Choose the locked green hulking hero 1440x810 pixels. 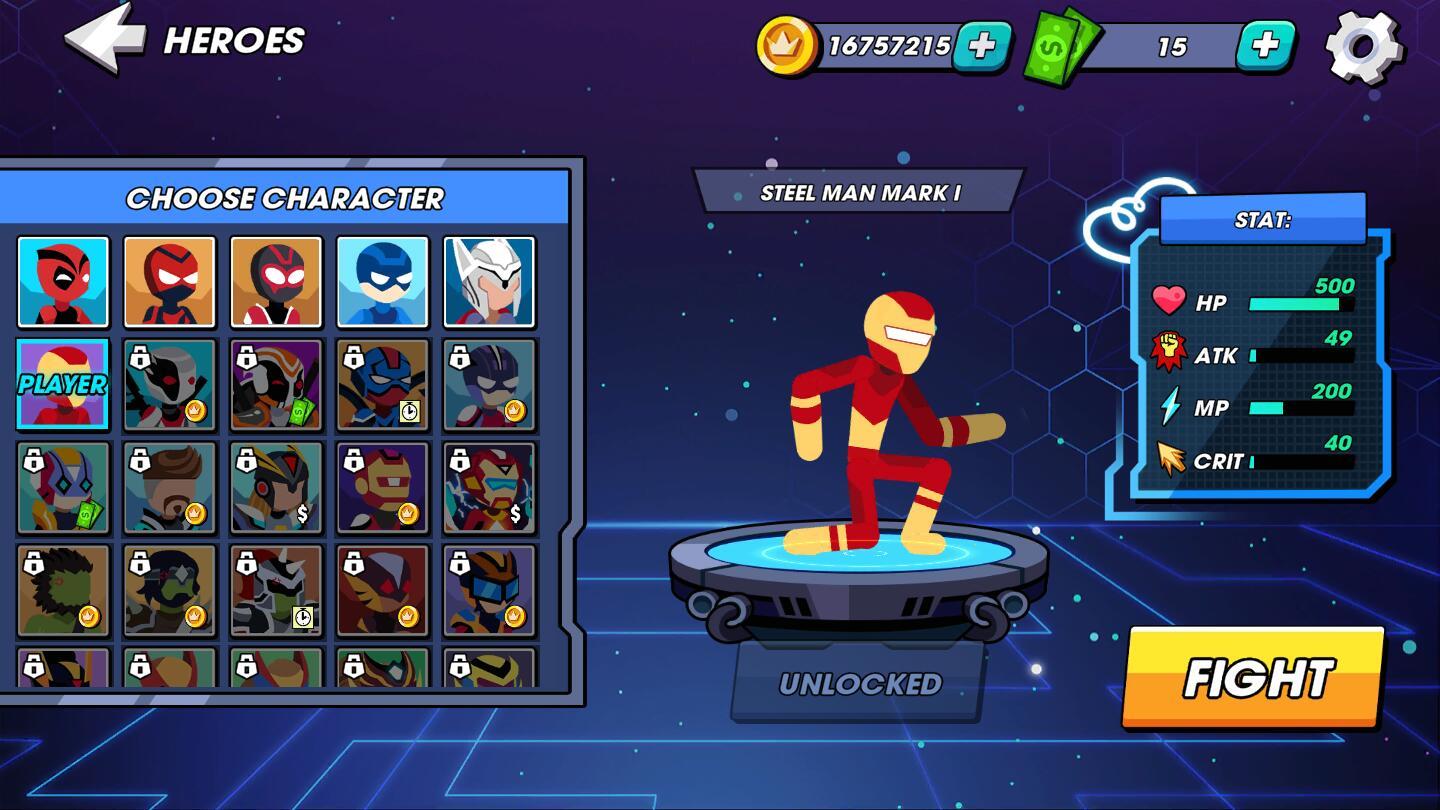click(x=63, y=591)
